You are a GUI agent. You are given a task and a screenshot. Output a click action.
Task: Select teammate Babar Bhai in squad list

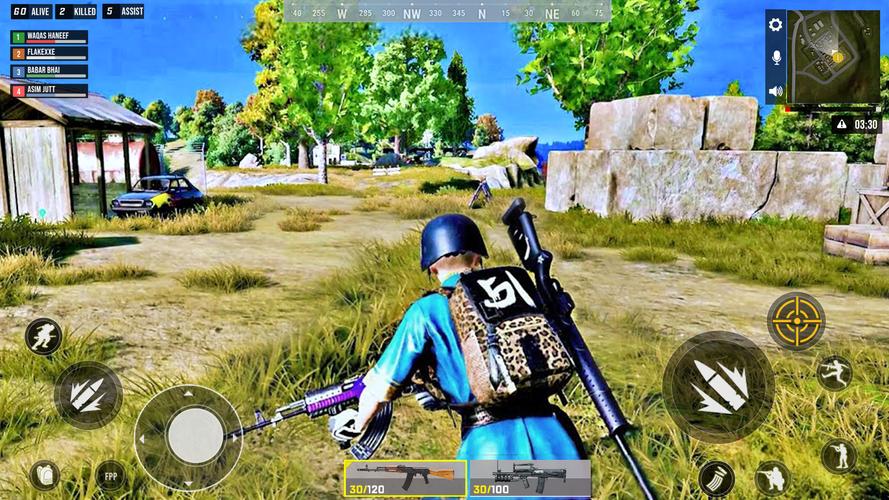(49, 72)
